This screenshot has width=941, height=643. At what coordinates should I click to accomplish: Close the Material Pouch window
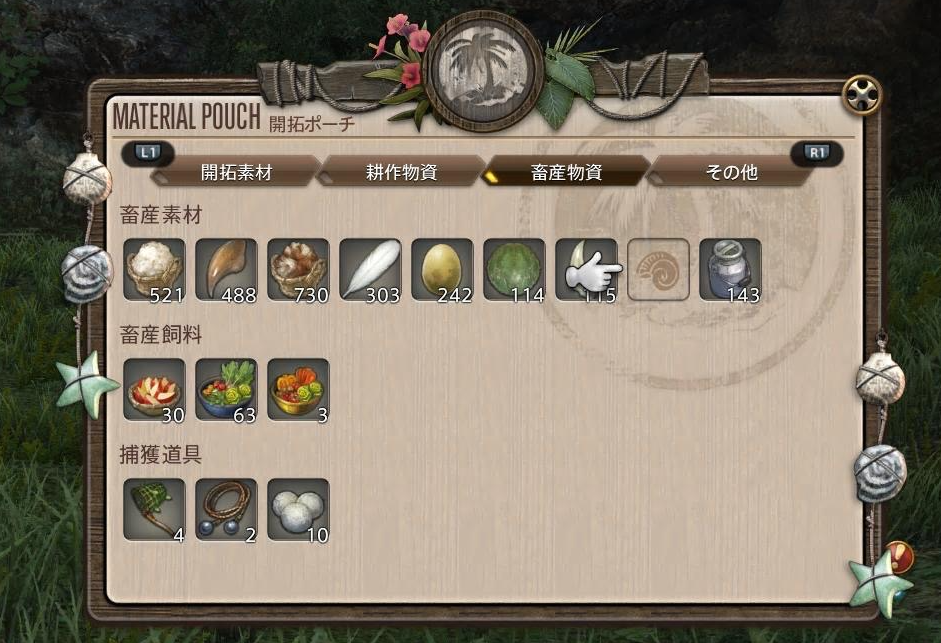pyautogui.click(x=861, y=95)
